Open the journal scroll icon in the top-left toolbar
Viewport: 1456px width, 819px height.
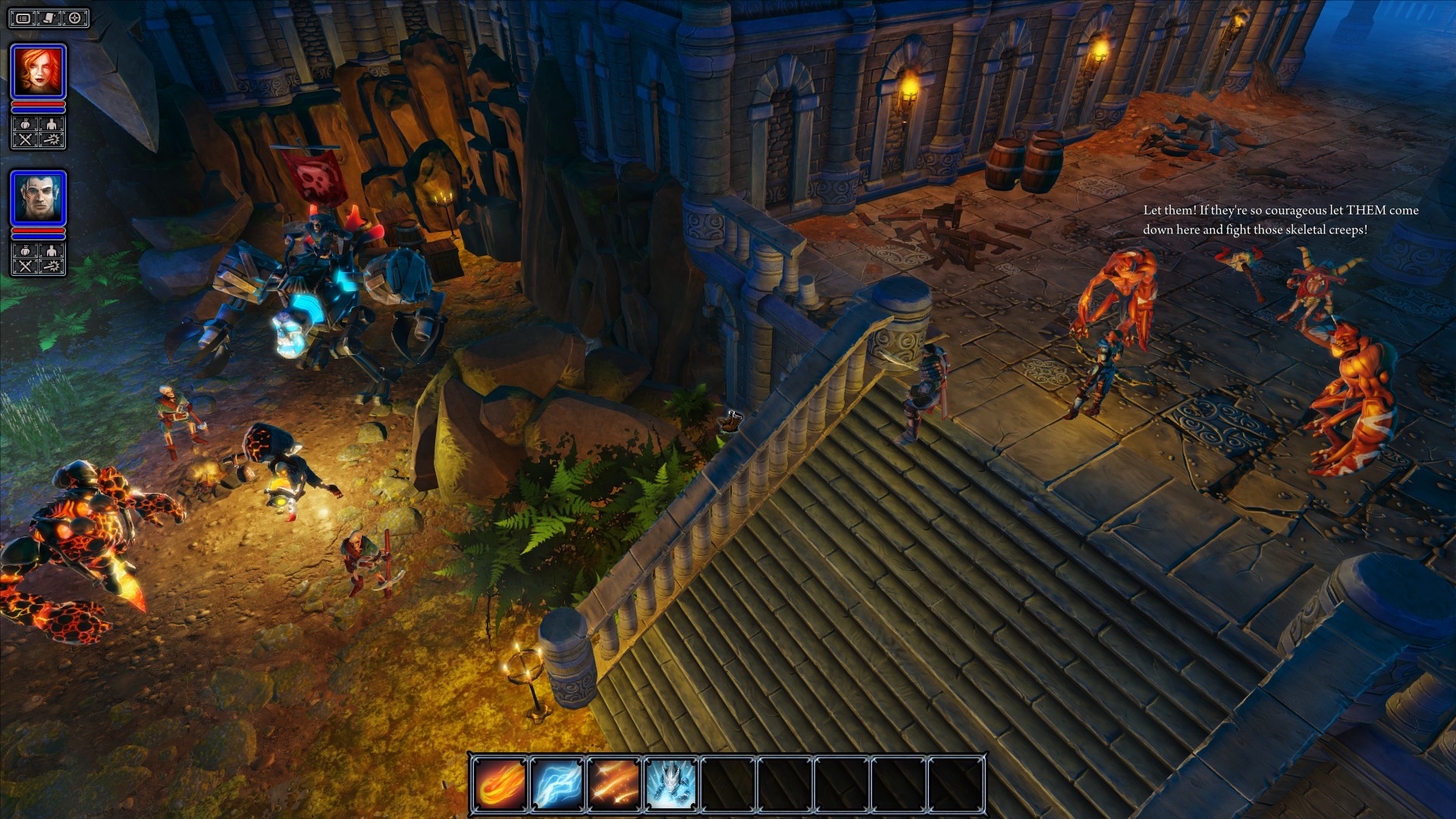[x=48, y=17]
